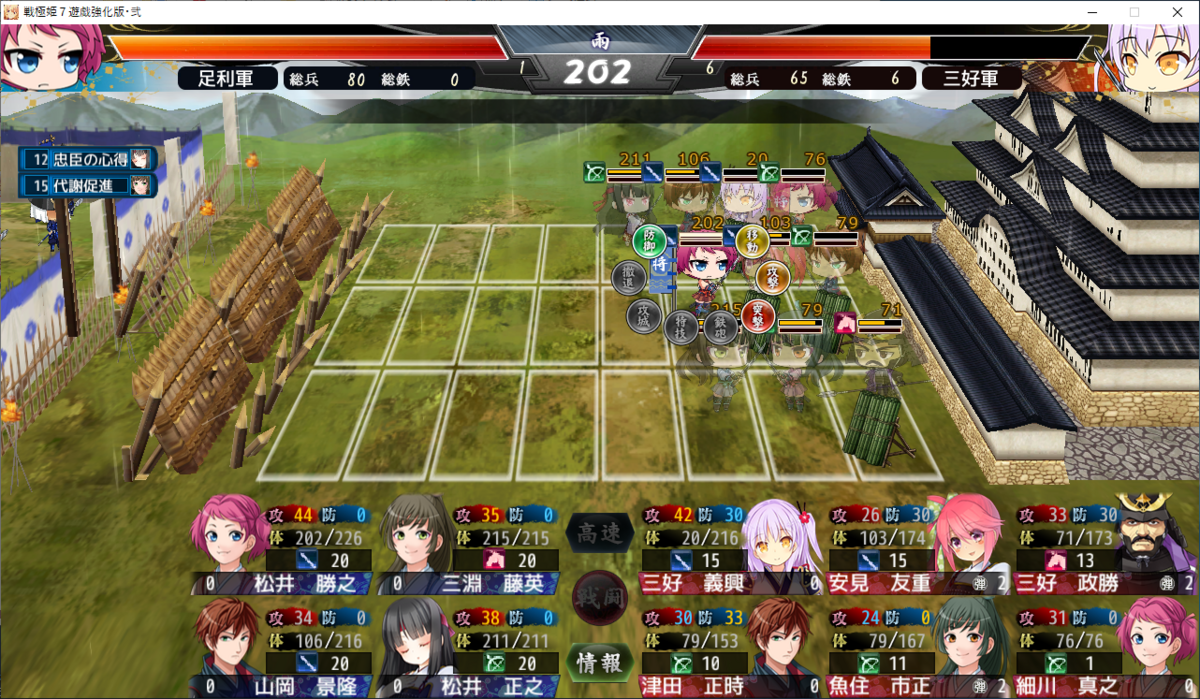Select the grey 攻城 (siege) command
The height and width of the screenshot is (699, 1200).
[x=643, y=315]
